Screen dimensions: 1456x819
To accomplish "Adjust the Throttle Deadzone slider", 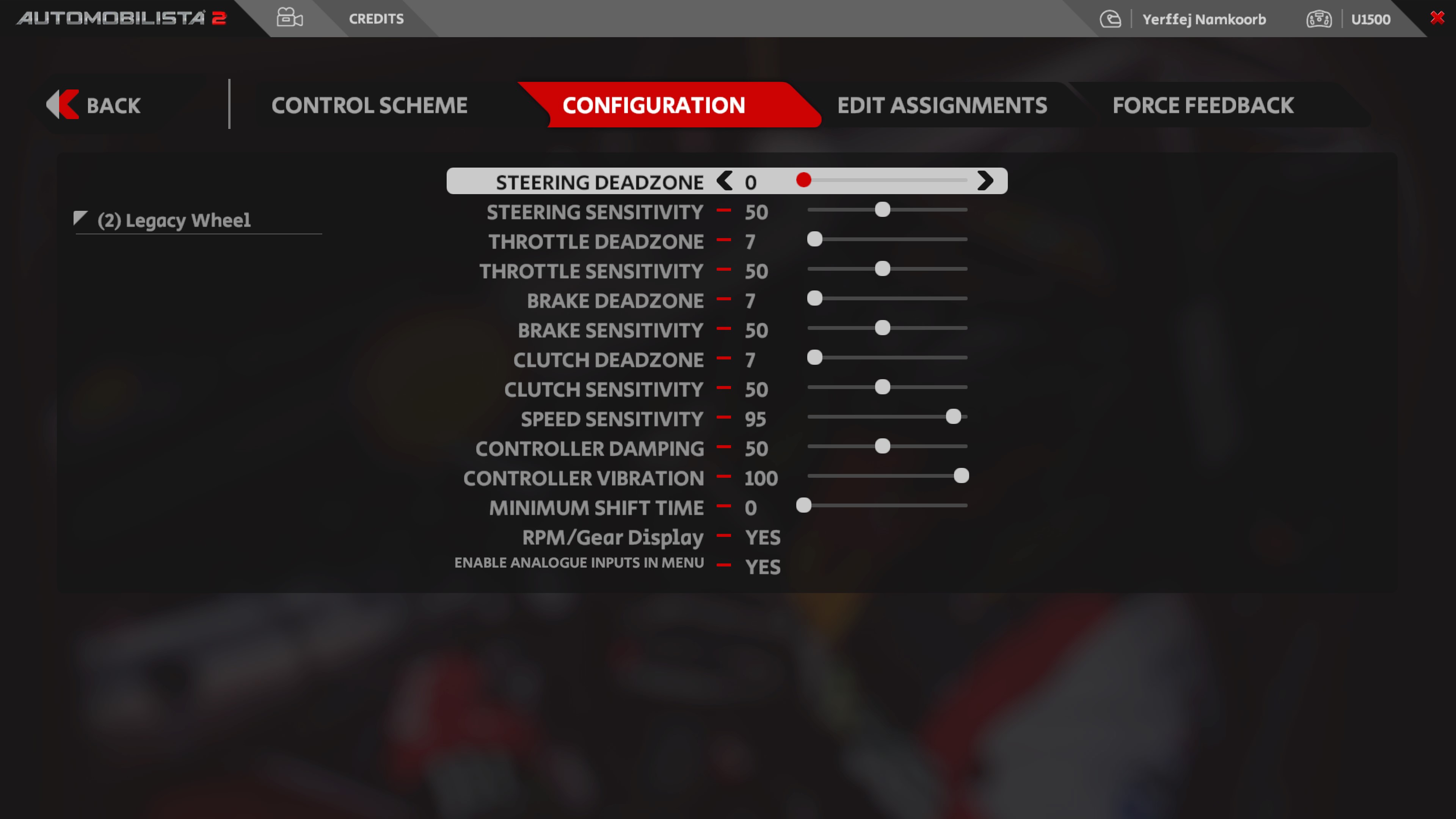I will tap(814, 239).
